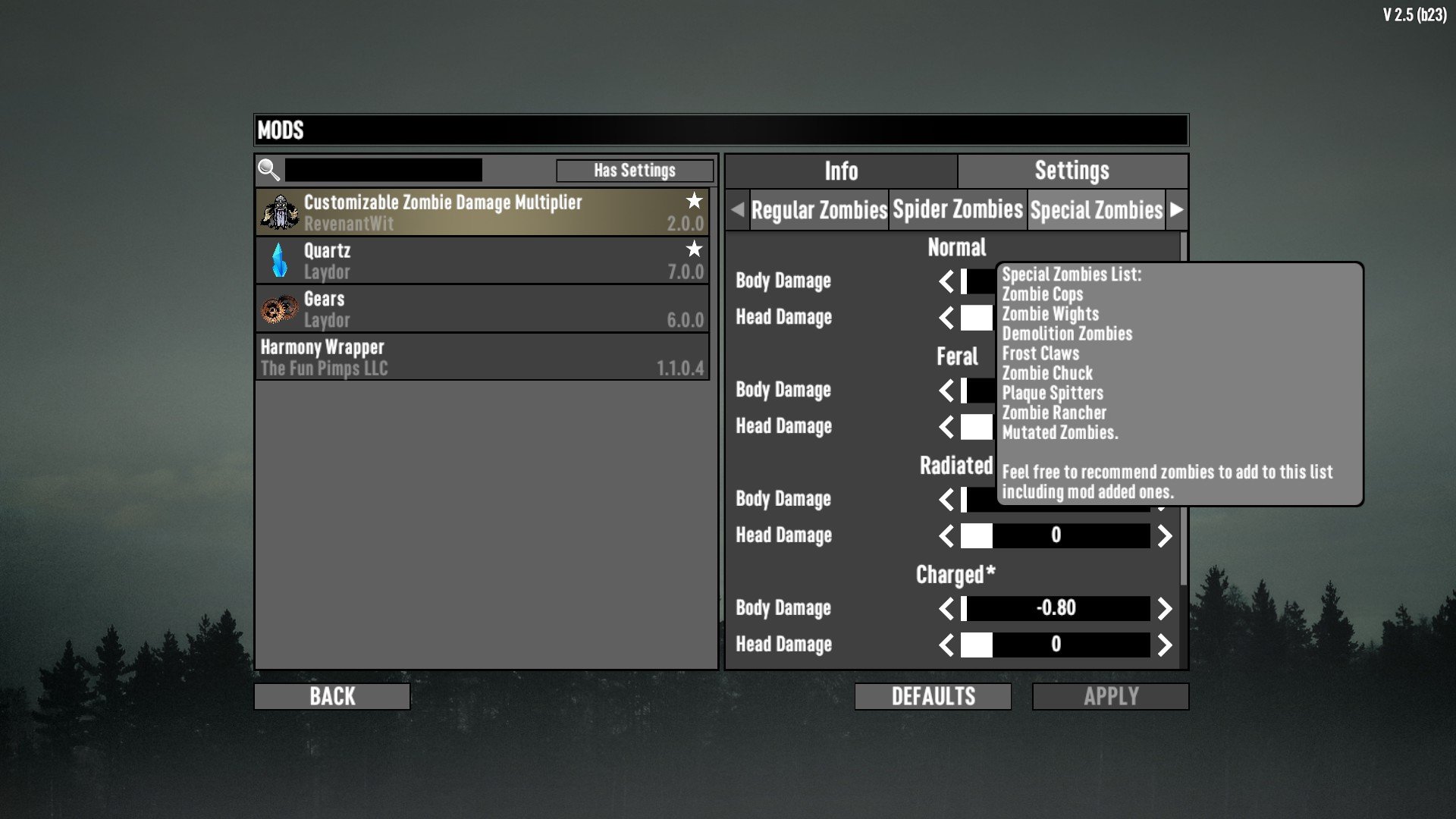Screen dimensions: 1456x819
Task: Toggle the Has Settings filter
Action: [634, 171]
